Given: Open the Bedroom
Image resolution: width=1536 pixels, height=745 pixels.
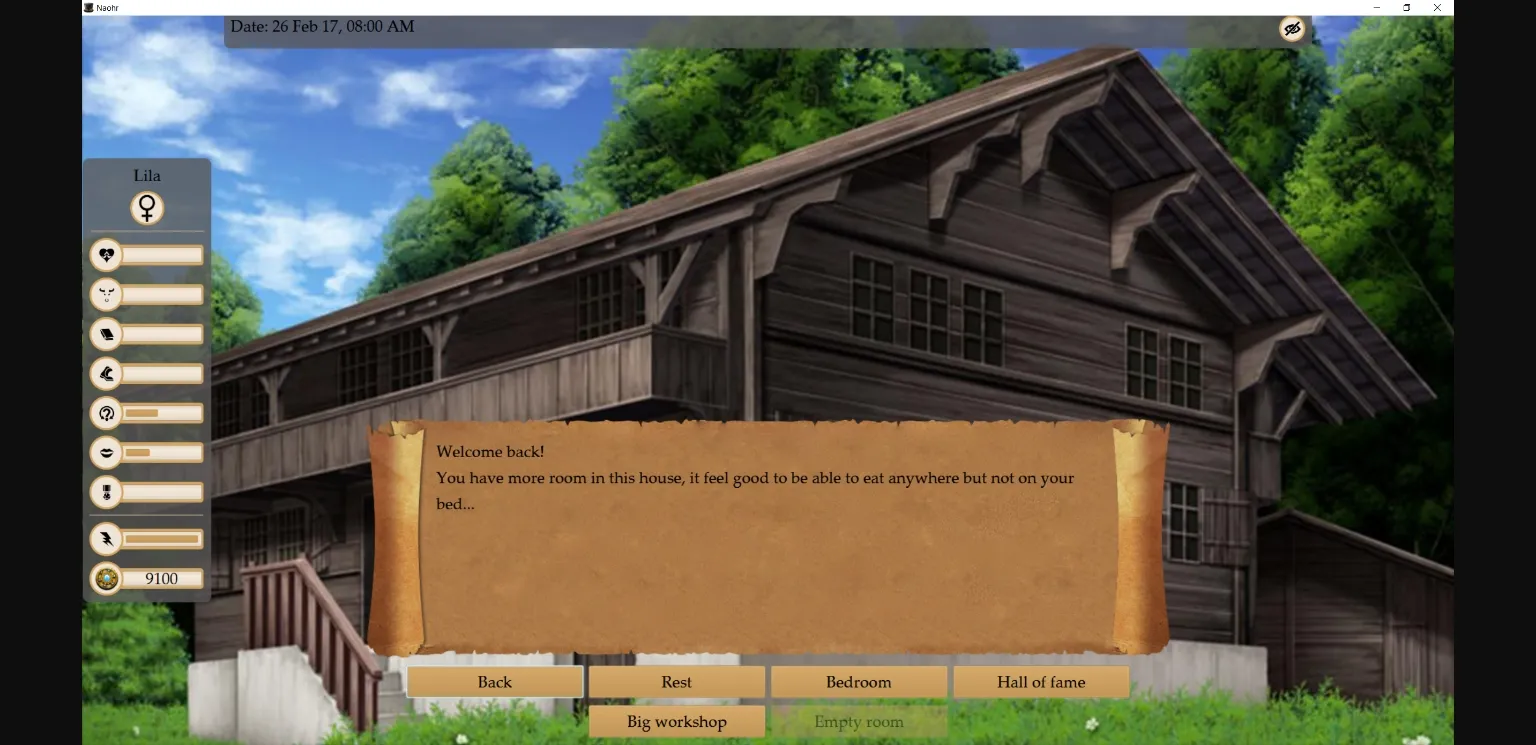Looking at the screenshot, I should pos(858,681).
